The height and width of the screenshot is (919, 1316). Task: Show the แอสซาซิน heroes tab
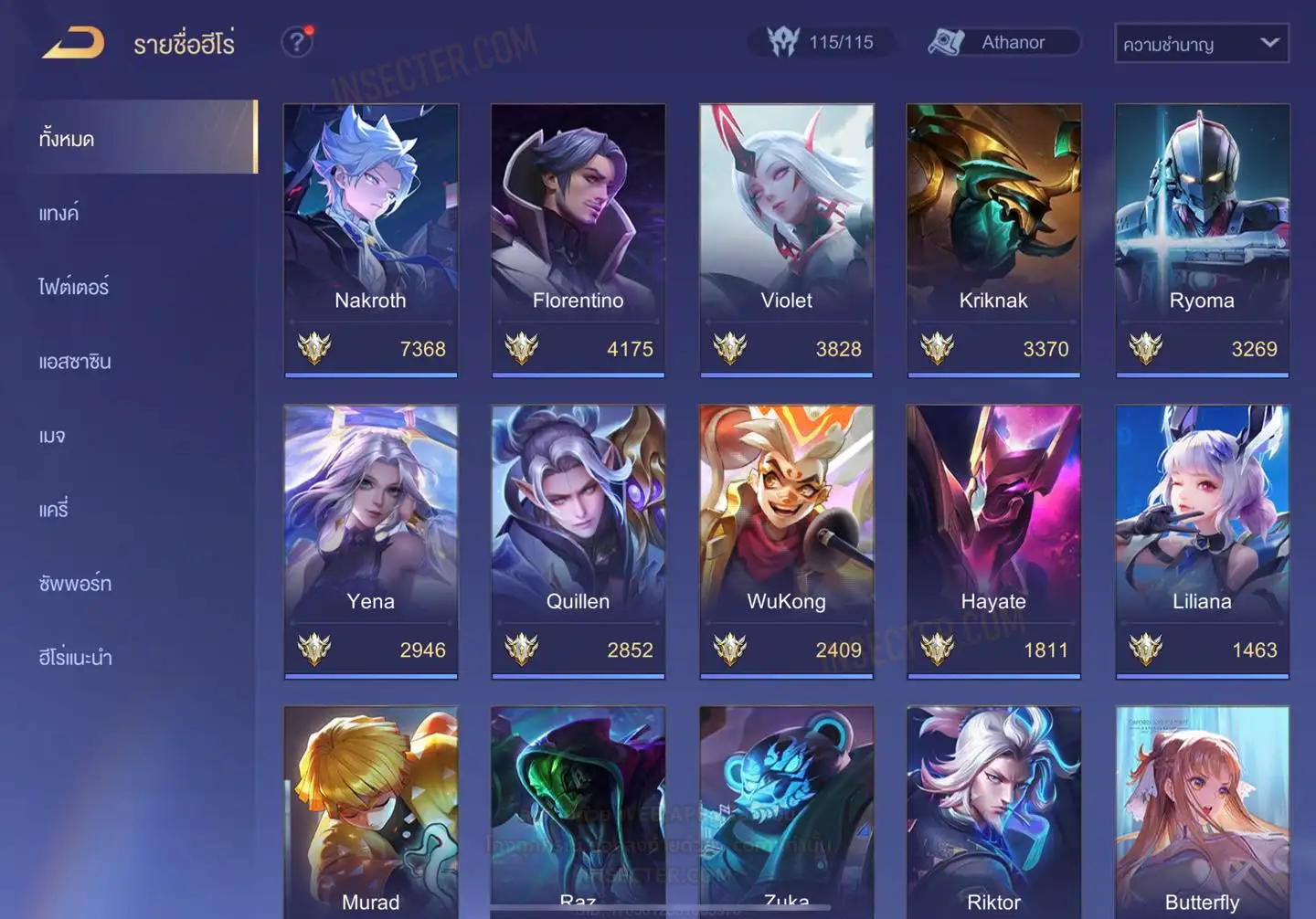click(x=75, y=362)
